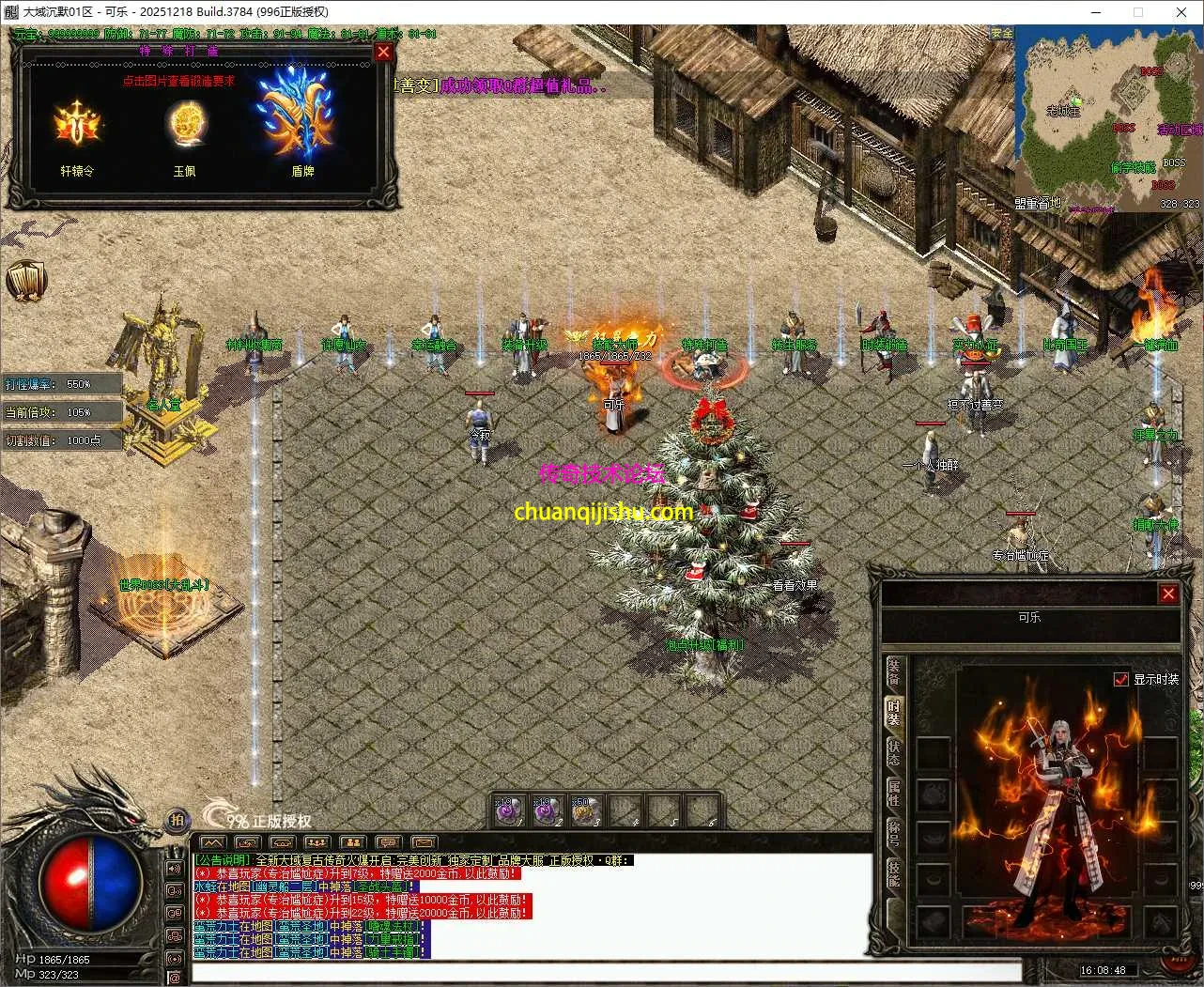The width and height of the screenshot is (1204, 987).
Task: Open the mail envelope button above chat
Action: coord(424,842)
